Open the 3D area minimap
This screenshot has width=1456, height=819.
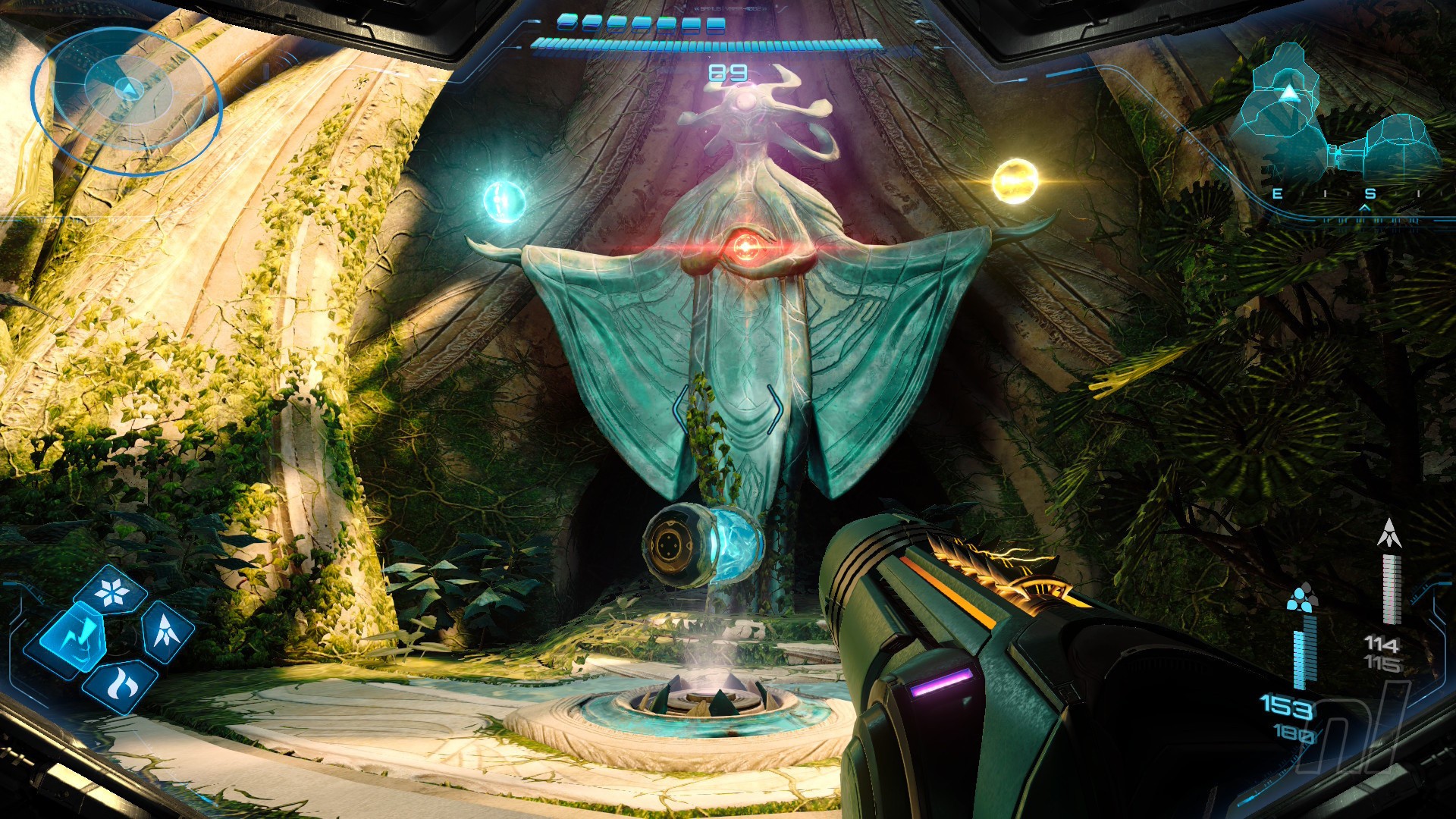pyautogui.click(x=1335, y=121)
